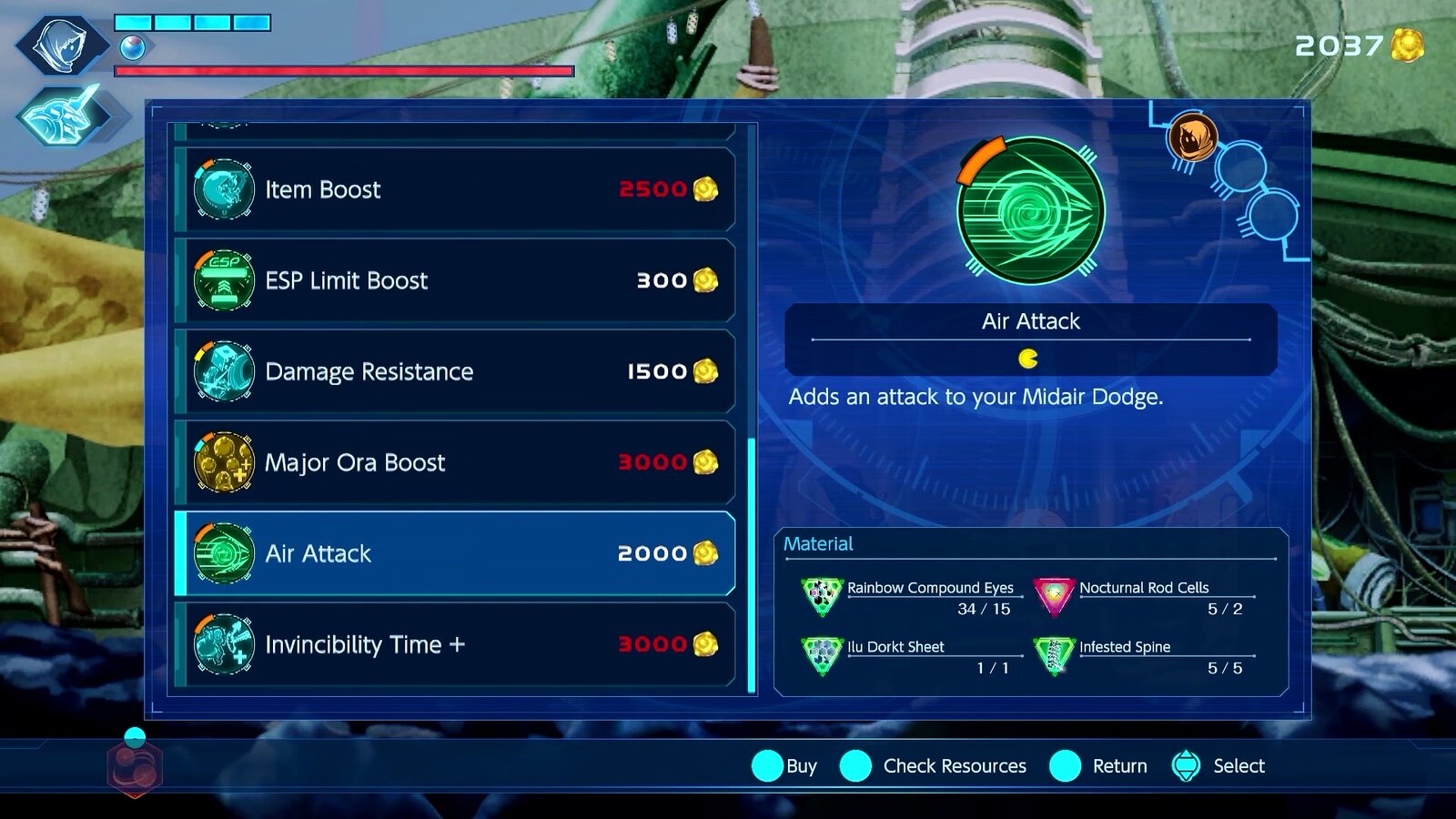Choose the ESP Limit Boost entry
This screenshot has height=819, width=1456.
coord(455,280)
